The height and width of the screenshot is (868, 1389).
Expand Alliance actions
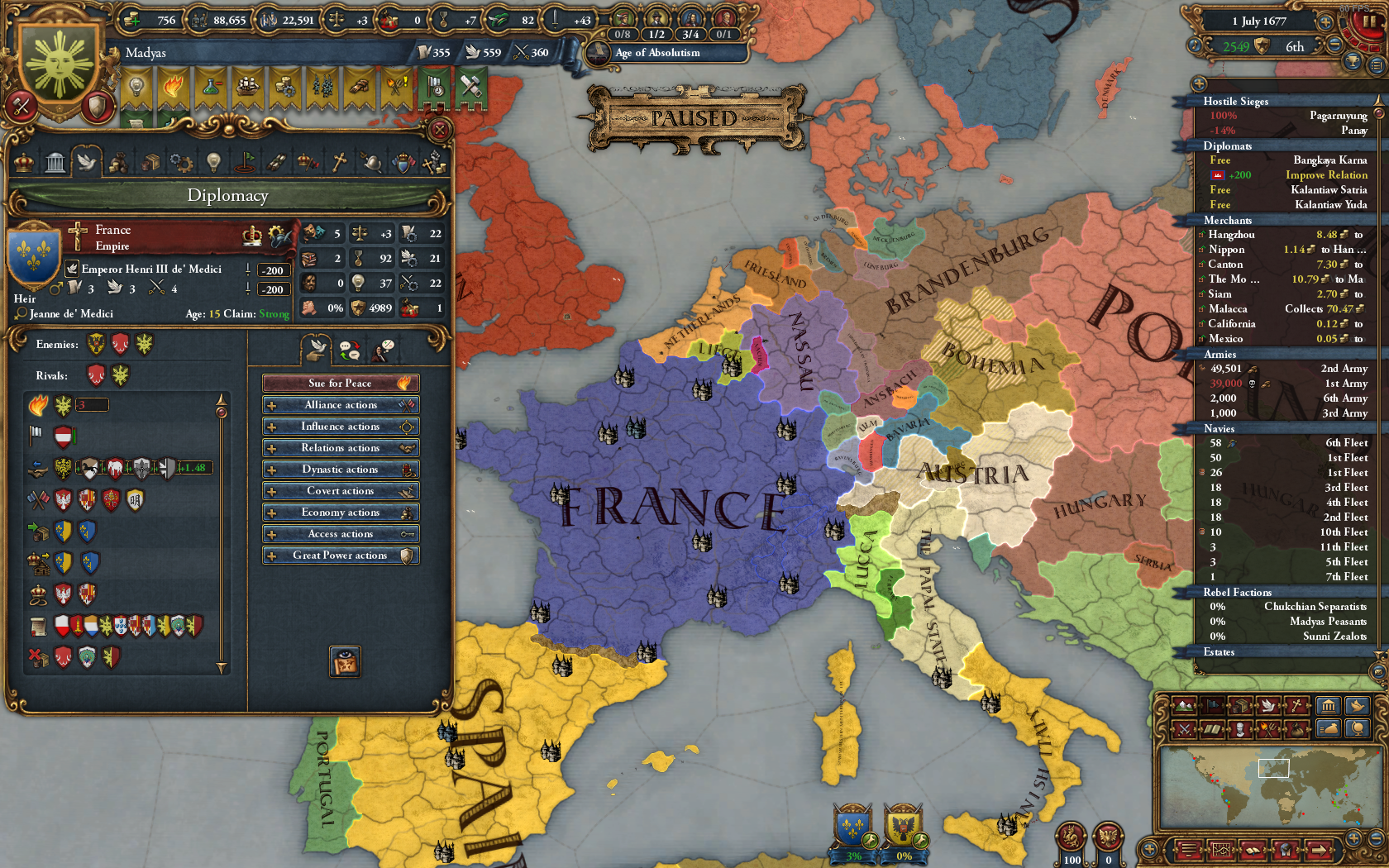[341, 404]
